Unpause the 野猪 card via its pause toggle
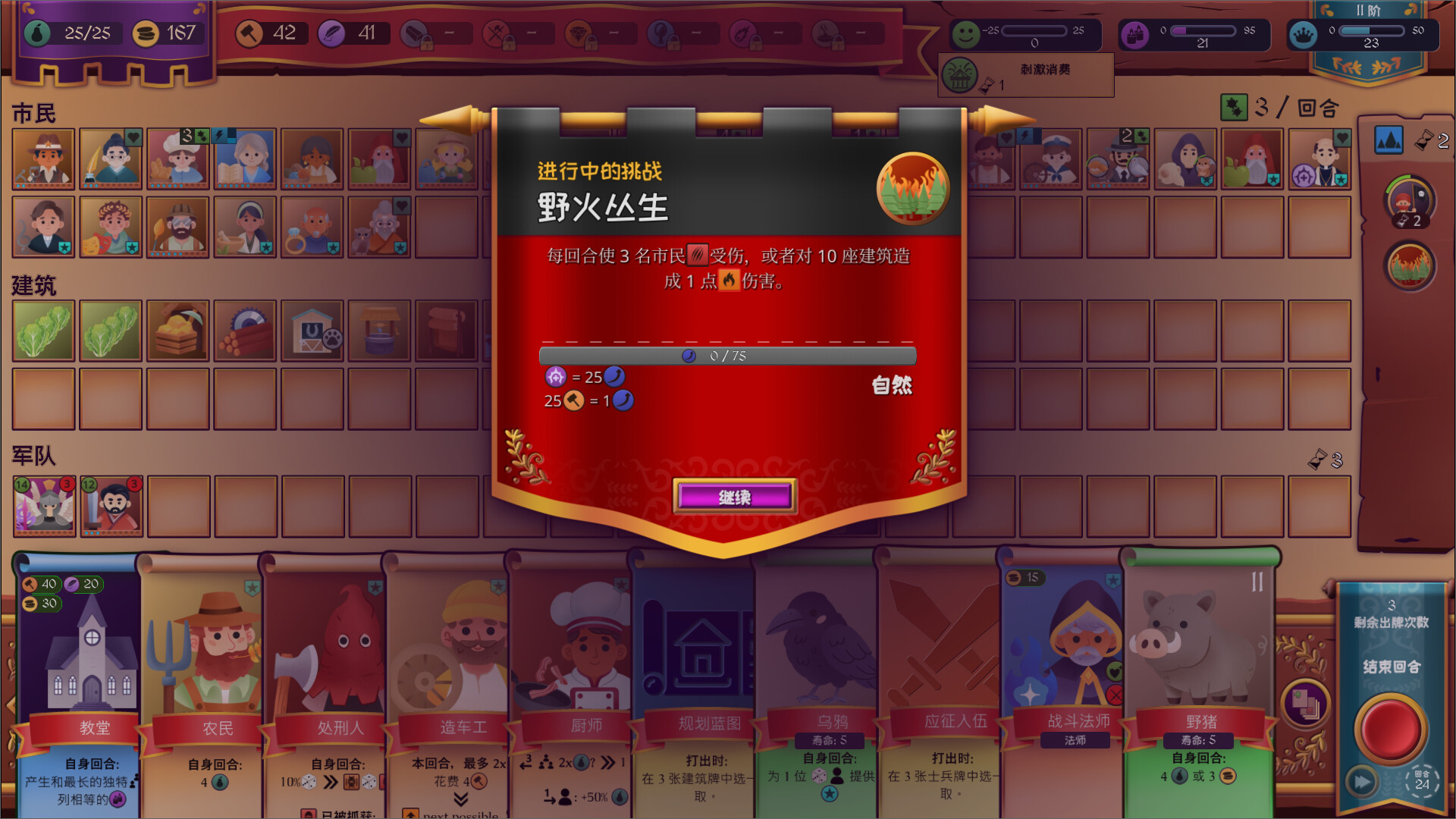 point(1257,581)
